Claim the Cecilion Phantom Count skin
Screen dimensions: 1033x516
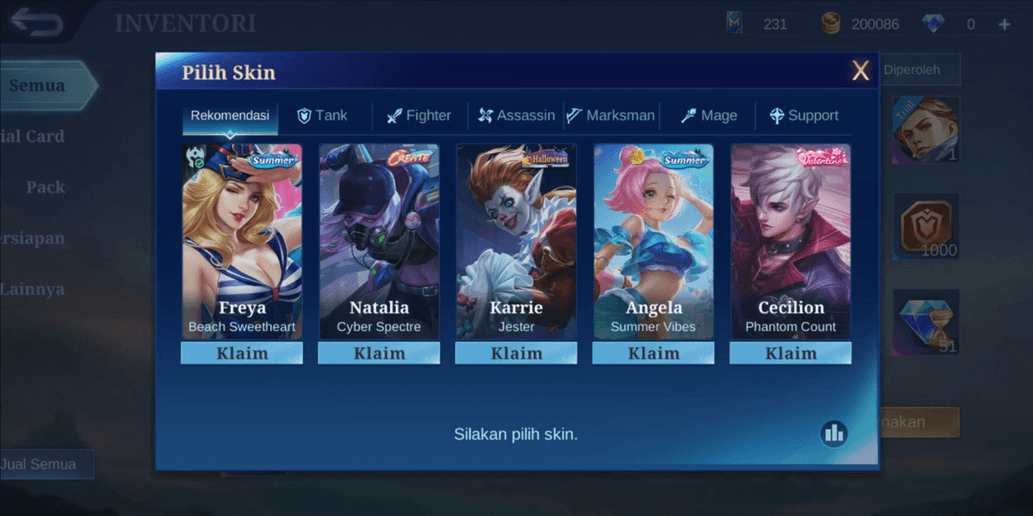point(790,353)
